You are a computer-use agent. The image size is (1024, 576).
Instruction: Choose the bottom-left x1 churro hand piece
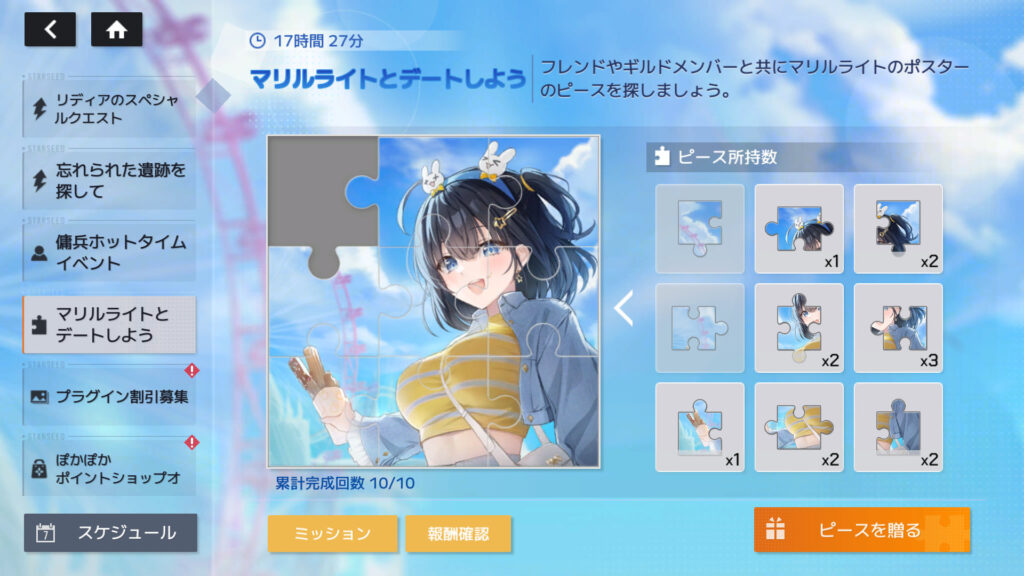(x=700, y=427)
